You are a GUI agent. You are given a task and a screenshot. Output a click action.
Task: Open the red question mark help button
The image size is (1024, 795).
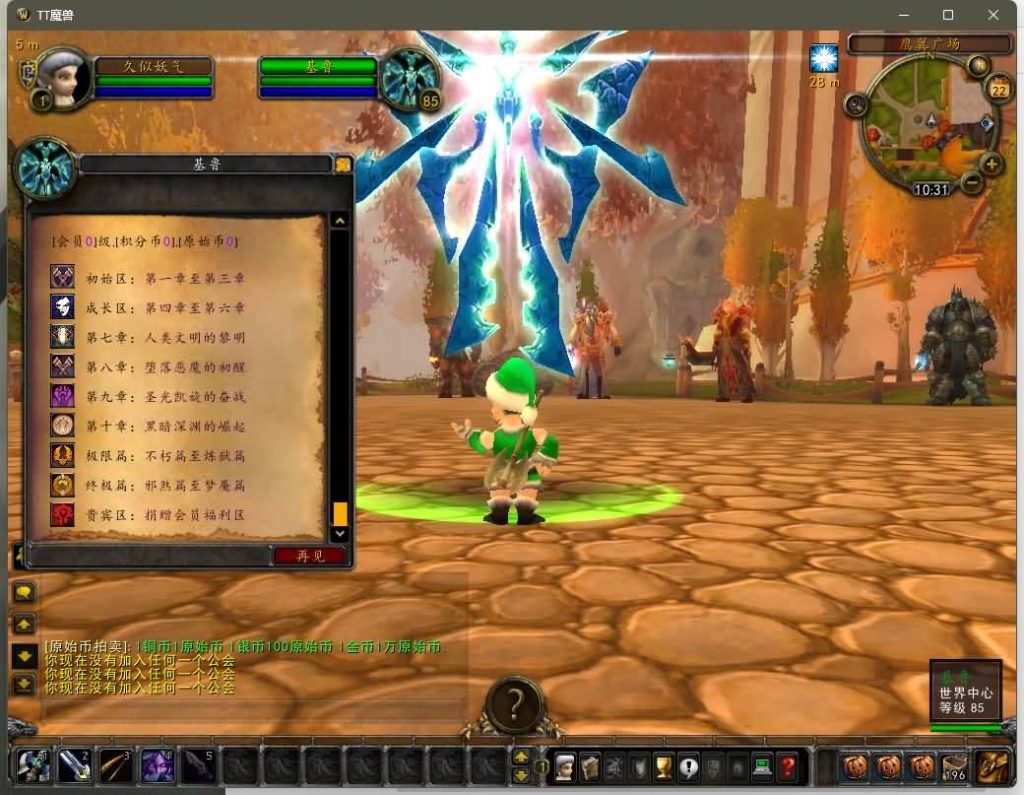tap(788, 767)
